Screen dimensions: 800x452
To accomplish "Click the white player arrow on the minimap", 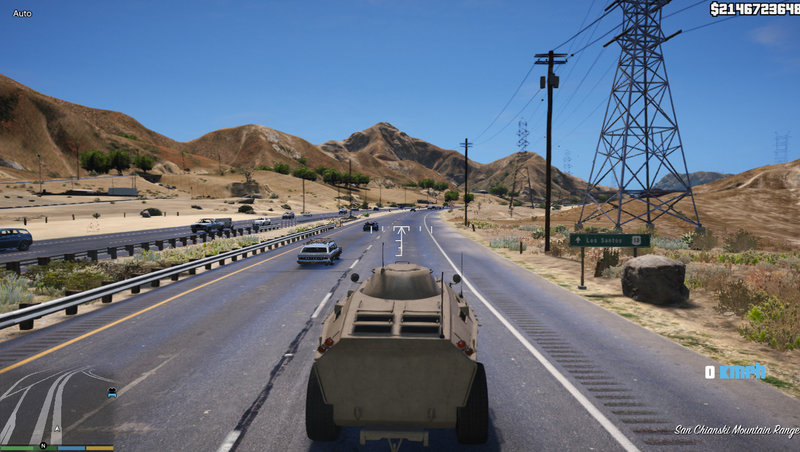I will (x=57, y=428).
